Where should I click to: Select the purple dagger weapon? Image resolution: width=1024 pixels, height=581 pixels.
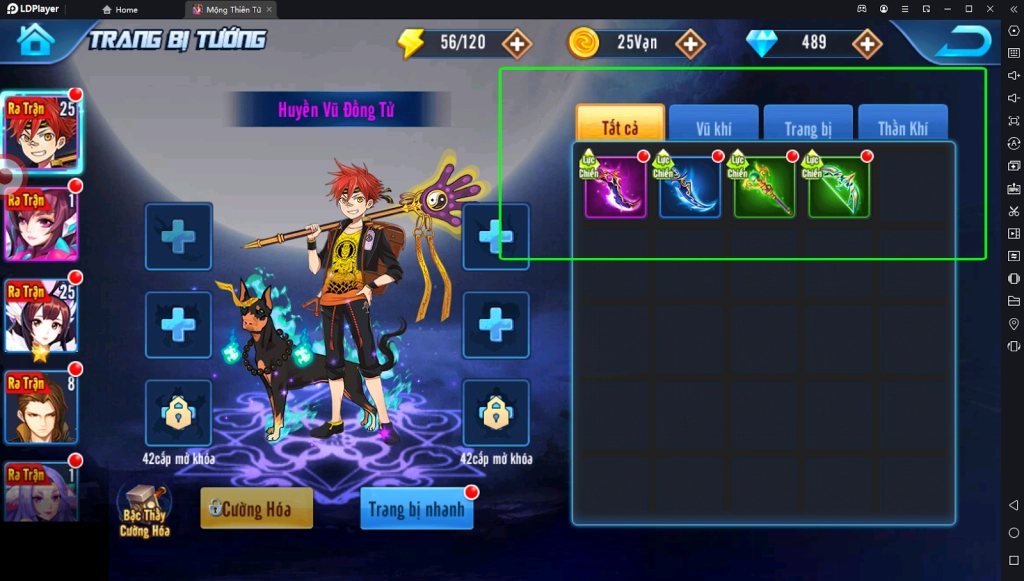click(x=616, y=187)
